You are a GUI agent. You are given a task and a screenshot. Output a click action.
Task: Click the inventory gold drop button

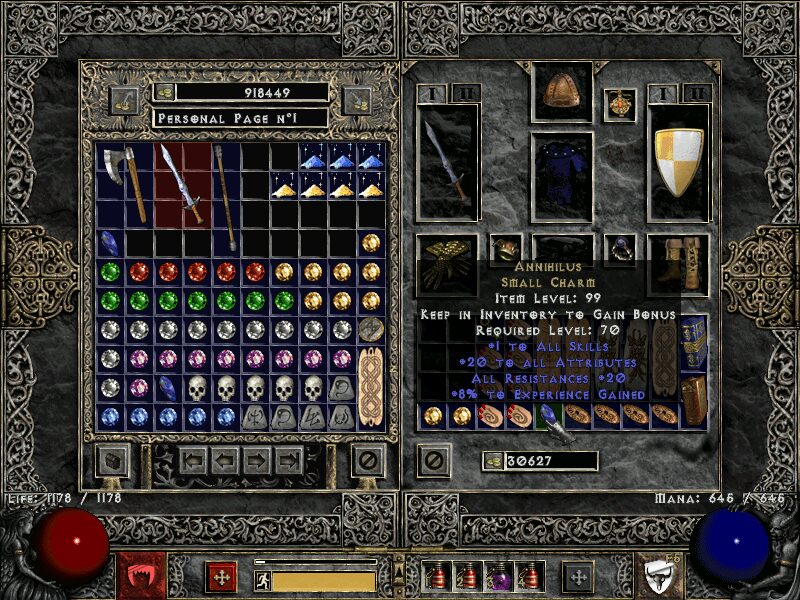[493, 461]
